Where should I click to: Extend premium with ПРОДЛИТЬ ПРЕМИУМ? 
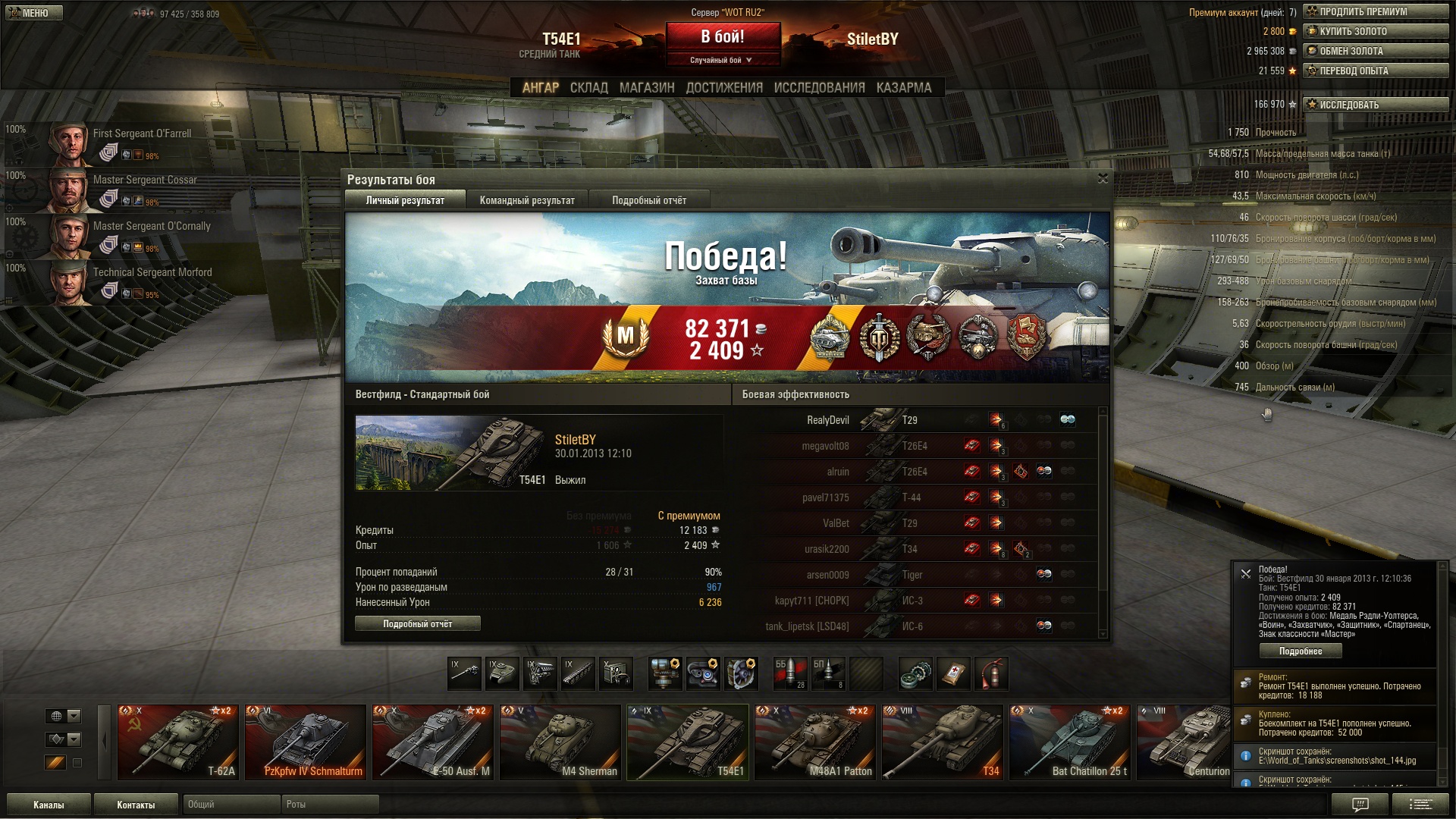1376,11
